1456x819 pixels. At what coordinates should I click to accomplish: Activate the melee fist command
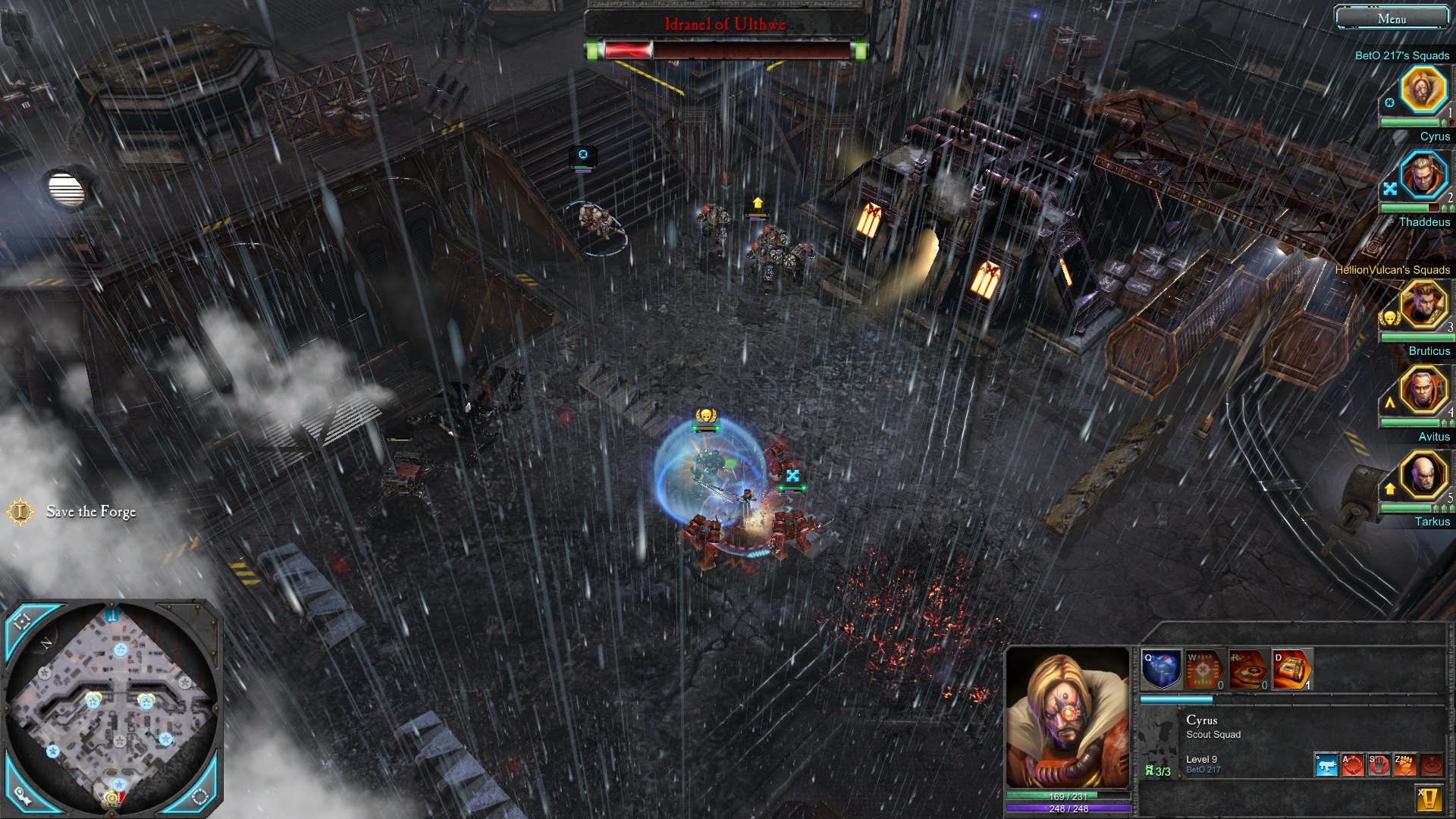pyautogui.click(x=1404, y=765)
